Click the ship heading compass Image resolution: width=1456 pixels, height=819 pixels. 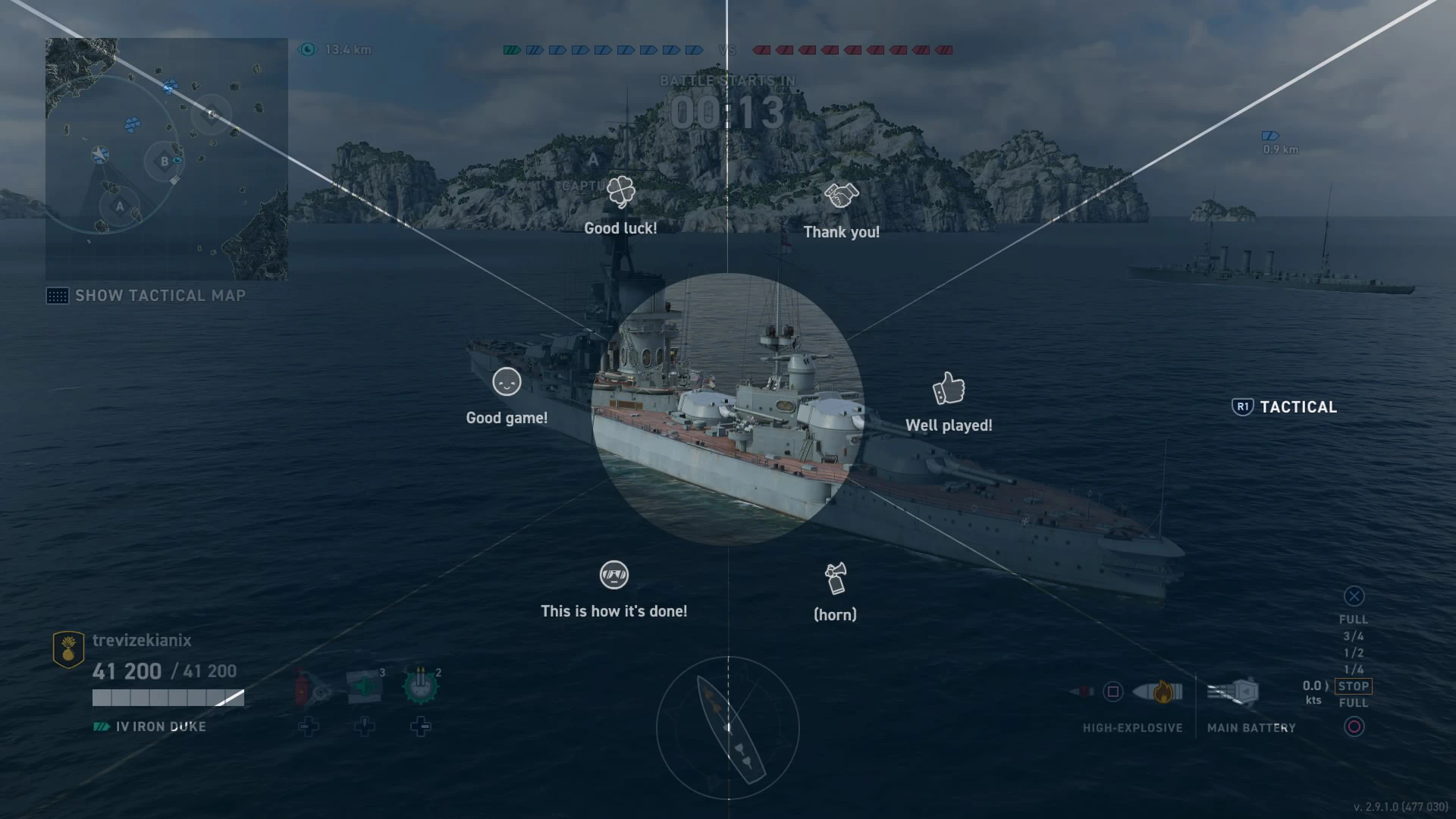(728, 728)
